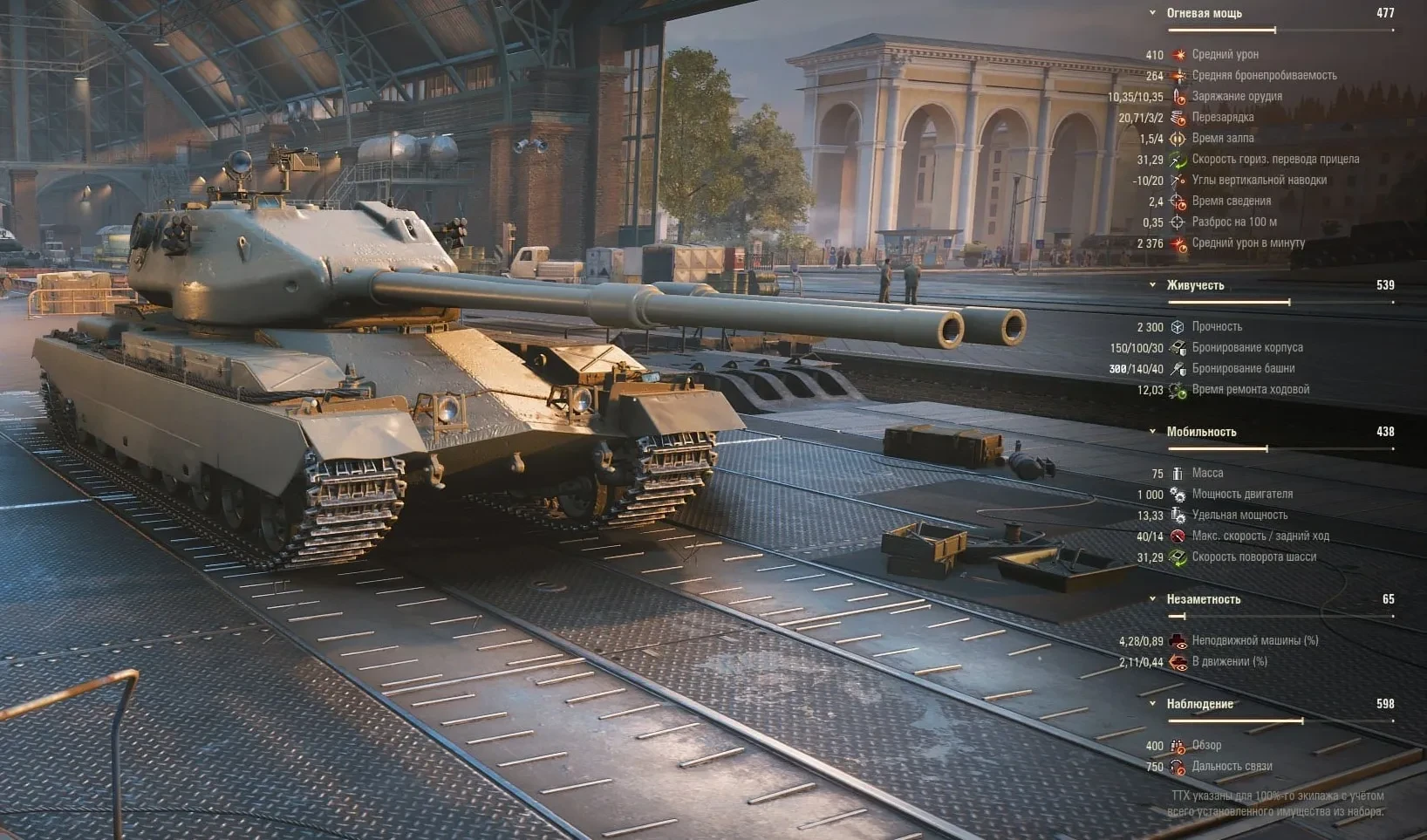The height and width of the screenshot is (840, 1427).
Task: Click the Наблюдение rating value 598
Action: click(x=1385, y=704)
